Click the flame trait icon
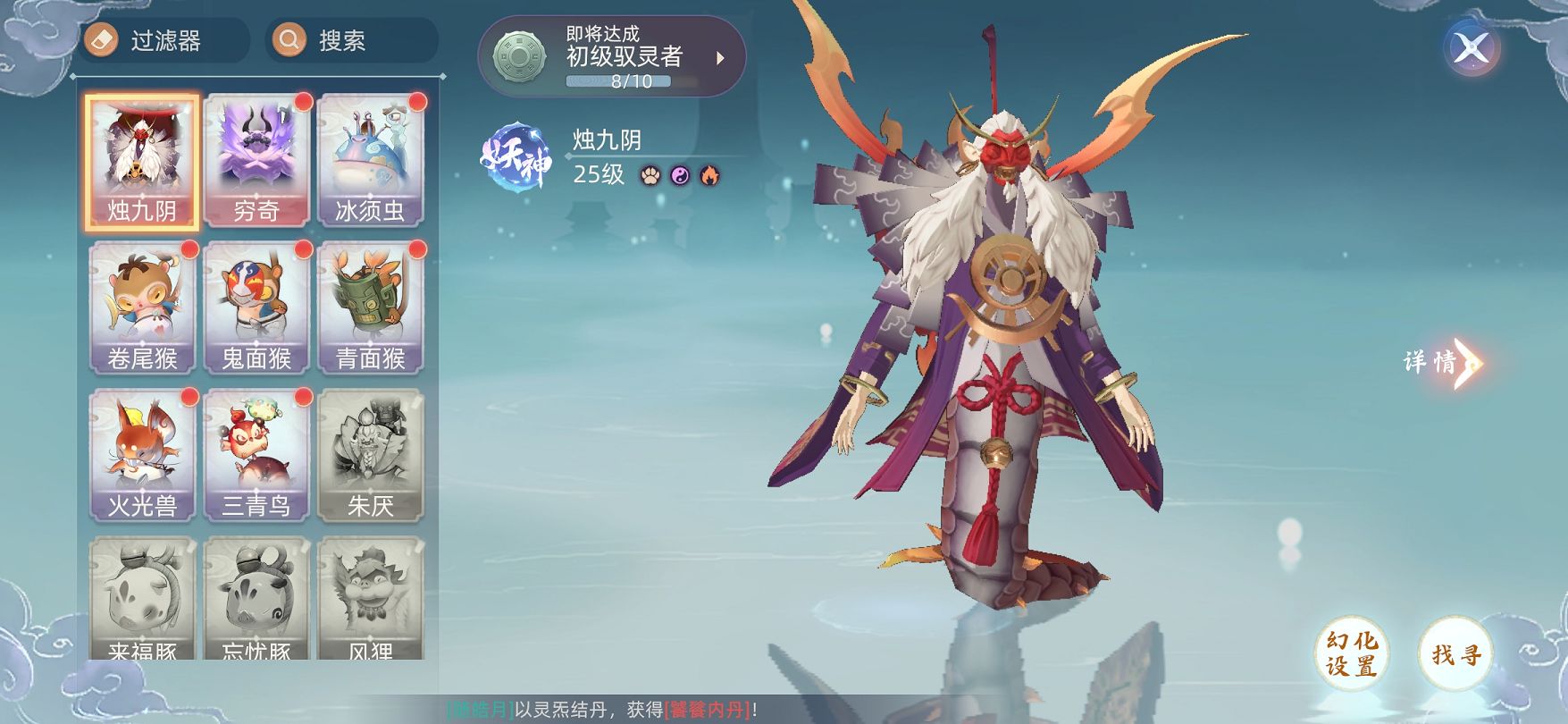The width and height of the screenshot is (1568, 724). coord(709,175)
